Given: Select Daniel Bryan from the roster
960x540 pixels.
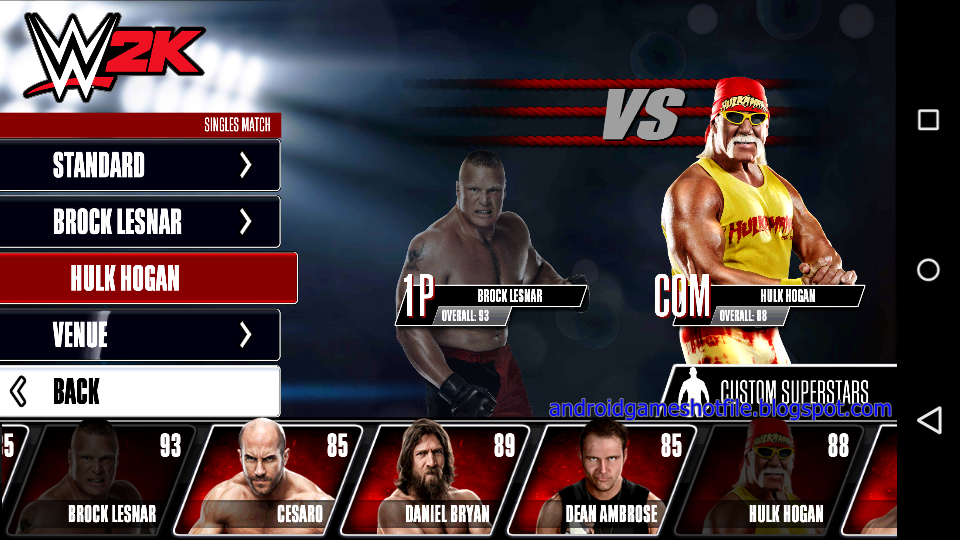Looking at the screenshot, I should point(437,479).
